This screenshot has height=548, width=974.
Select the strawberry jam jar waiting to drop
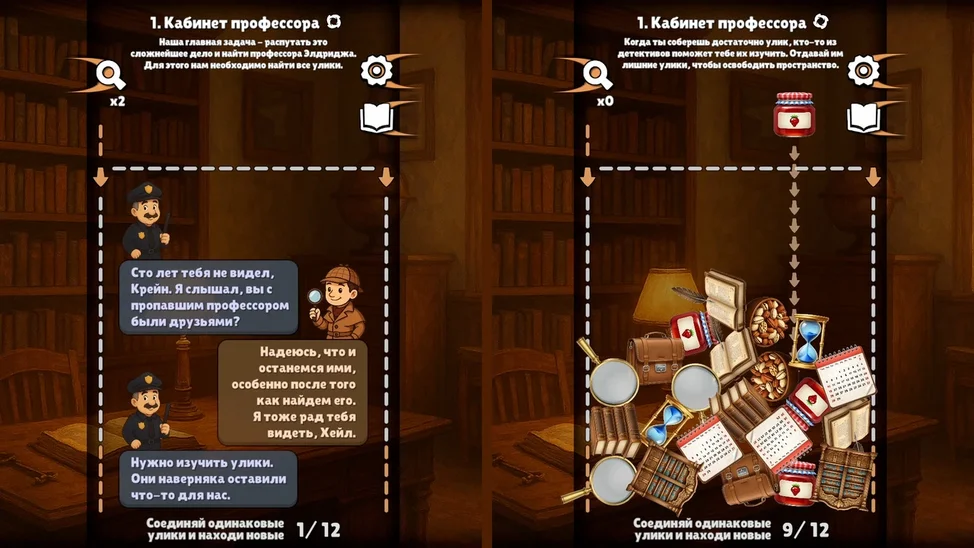793,113
